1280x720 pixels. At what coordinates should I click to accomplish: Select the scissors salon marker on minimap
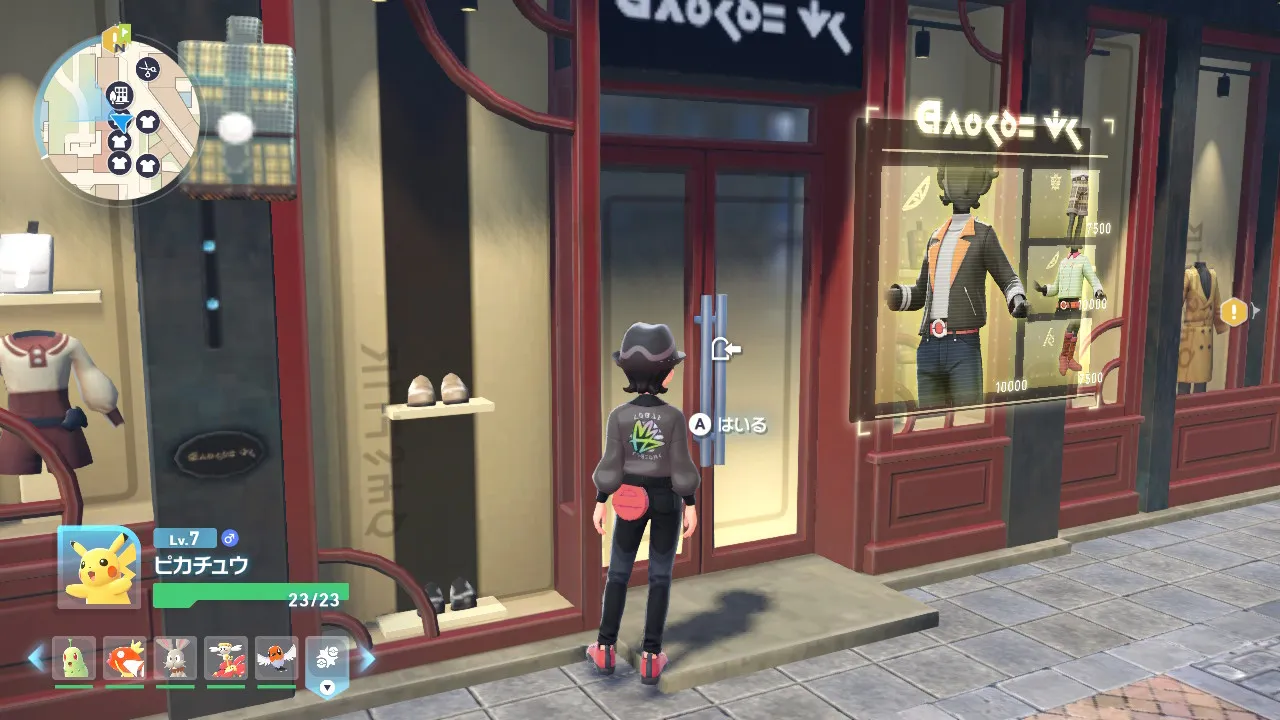(x=148, y=69)
